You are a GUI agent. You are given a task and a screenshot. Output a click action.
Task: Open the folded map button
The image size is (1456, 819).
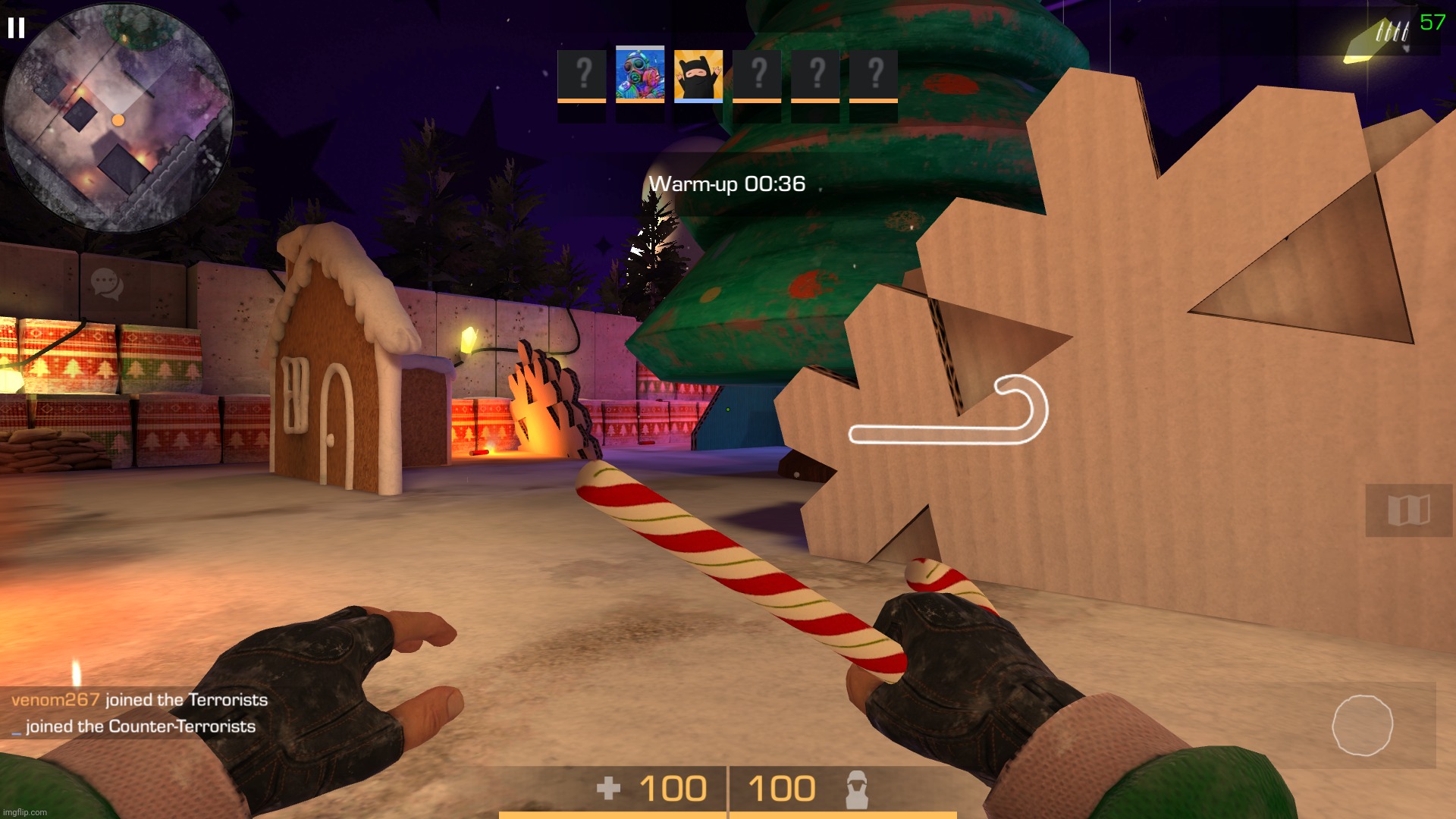tap(1408, 510)
